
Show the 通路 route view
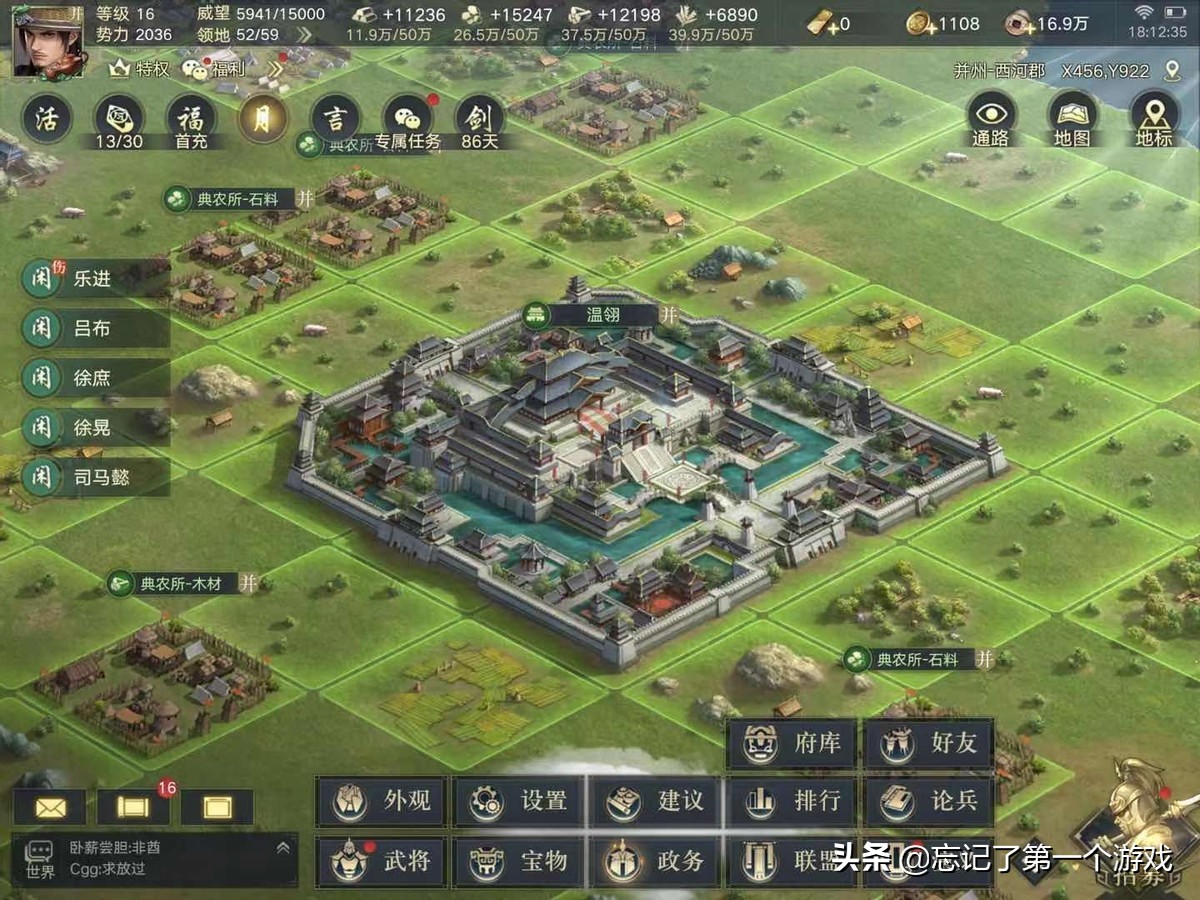point(991,119)
